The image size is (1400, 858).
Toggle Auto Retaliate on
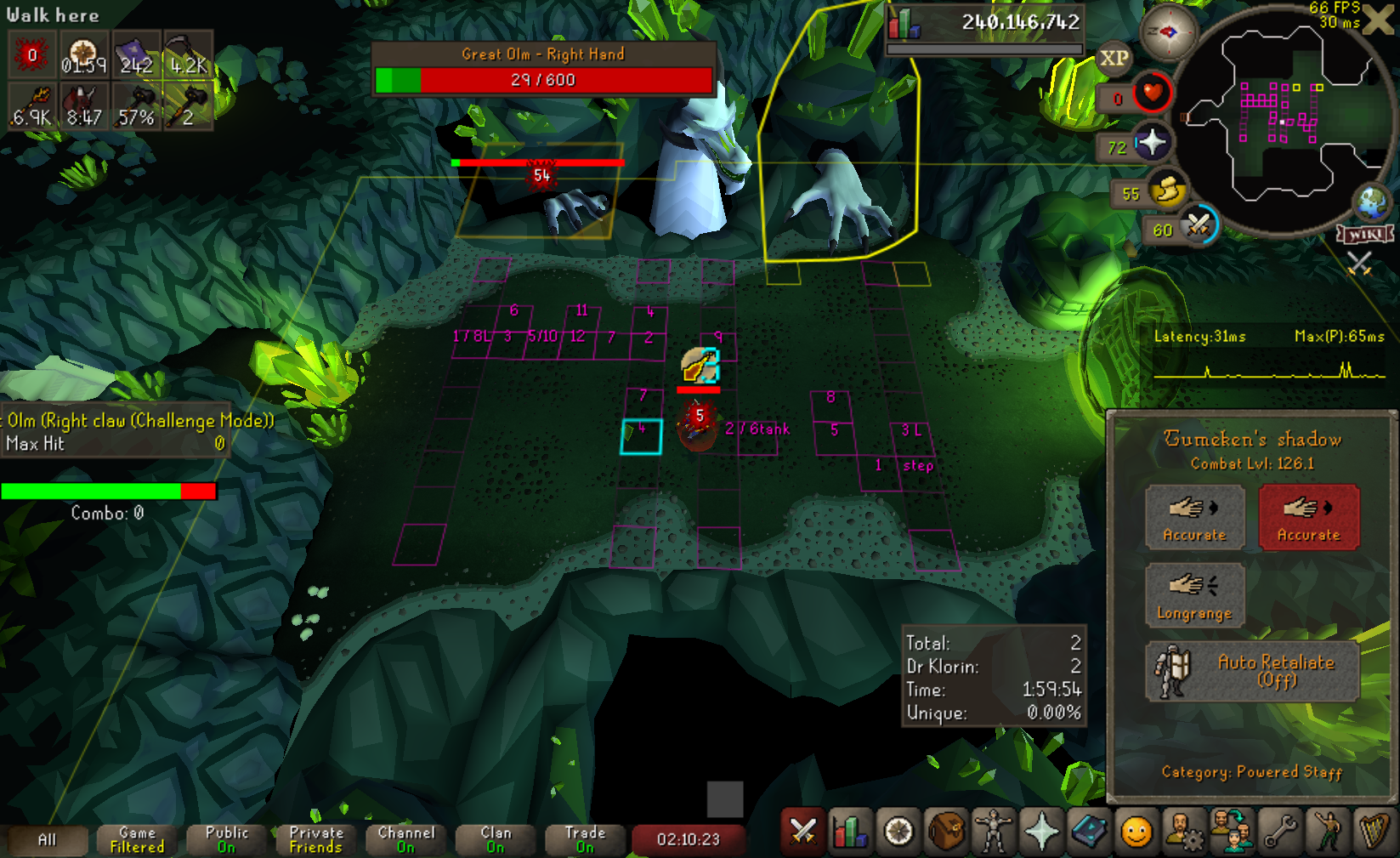click(1252, 672)
